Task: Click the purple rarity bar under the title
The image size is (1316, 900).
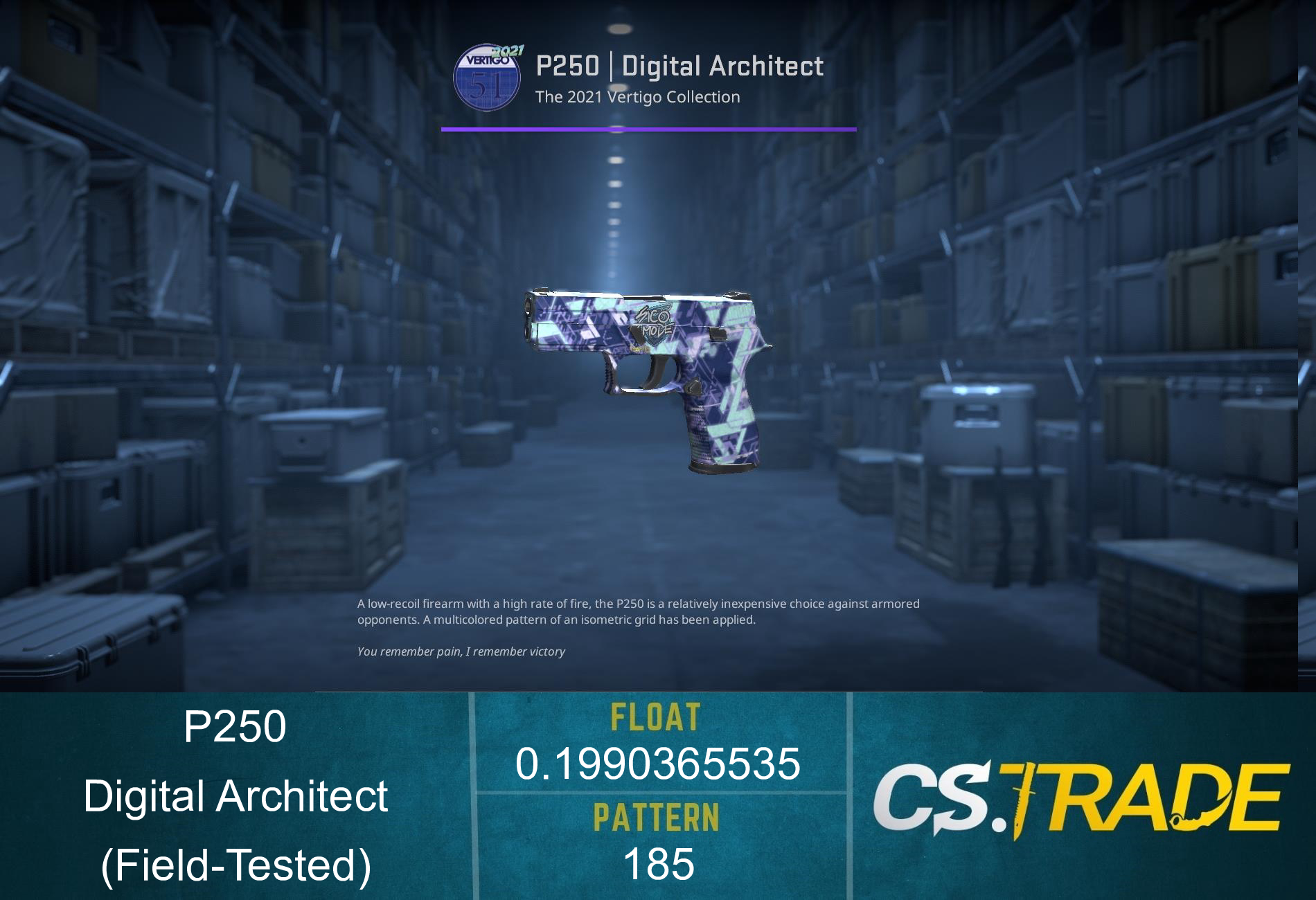Action: pos(648,129)
